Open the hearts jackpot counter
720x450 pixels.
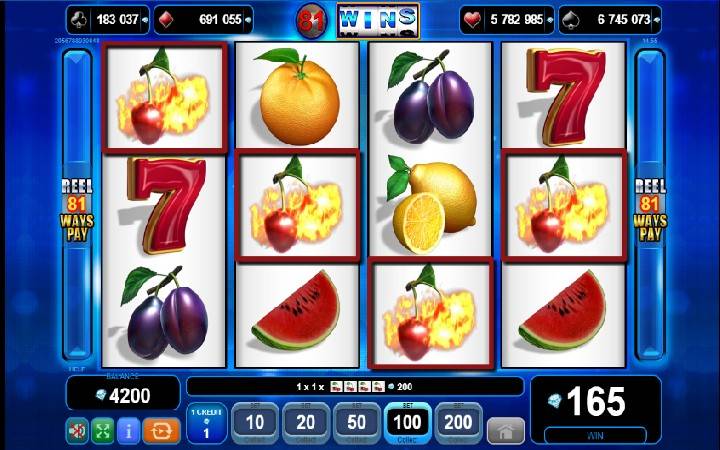point(508,19)
